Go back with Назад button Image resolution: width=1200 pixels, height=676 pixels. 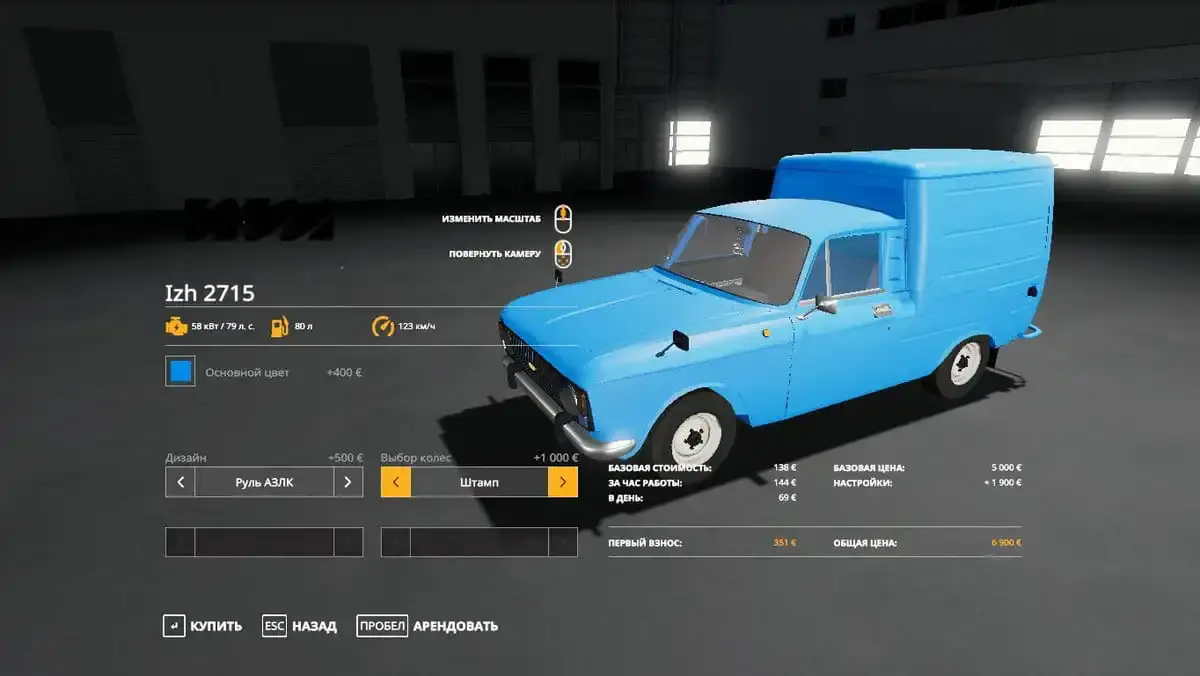click(300, 626)
